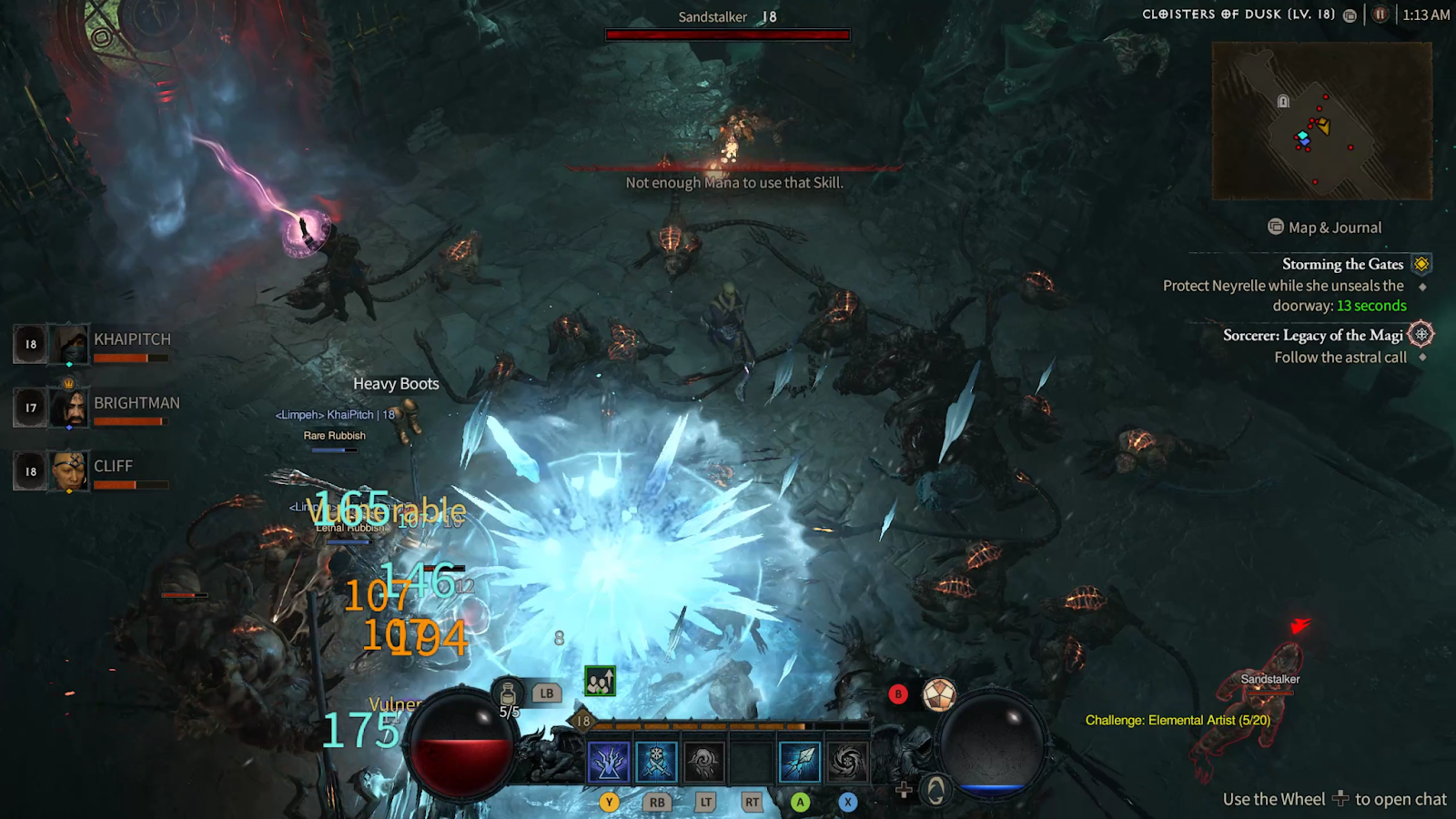Use the crossed ice blades skill
This screenshot has width=1456, height=819.
tap(656, 762)
